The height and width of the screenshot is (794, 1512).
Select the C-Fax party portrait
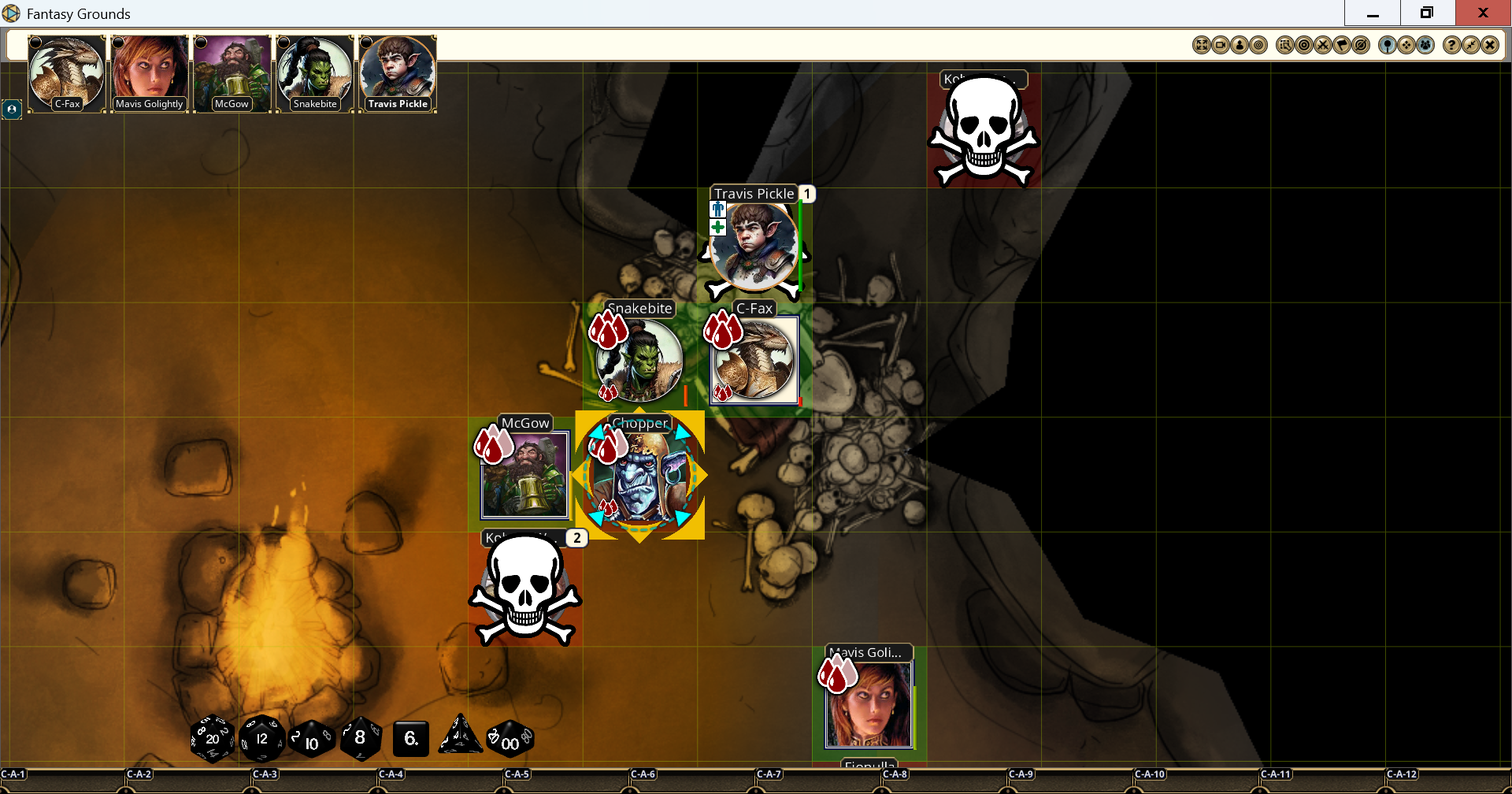[67, 72]
